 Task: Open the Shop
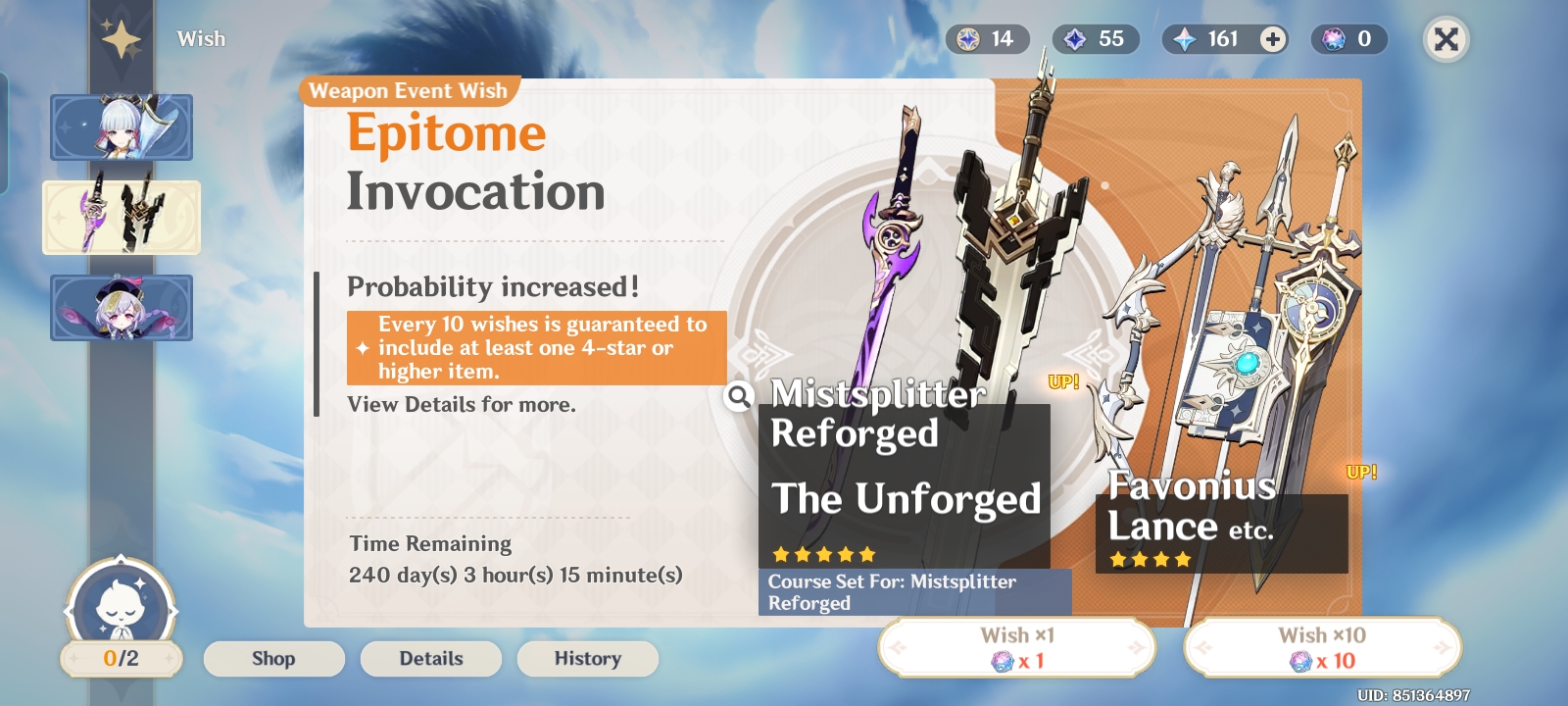click(x=273, y=658)
